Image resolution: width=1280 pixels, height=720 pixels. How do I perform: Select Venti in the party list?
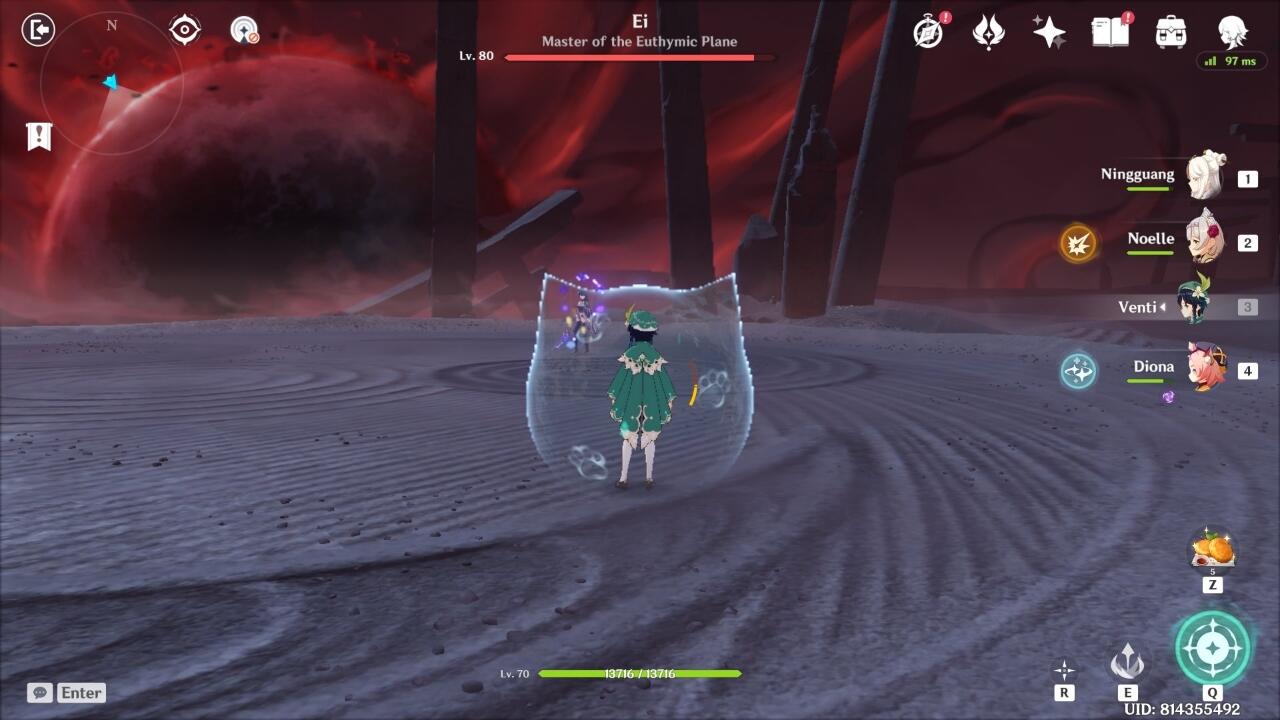(x=1194, y=305)
